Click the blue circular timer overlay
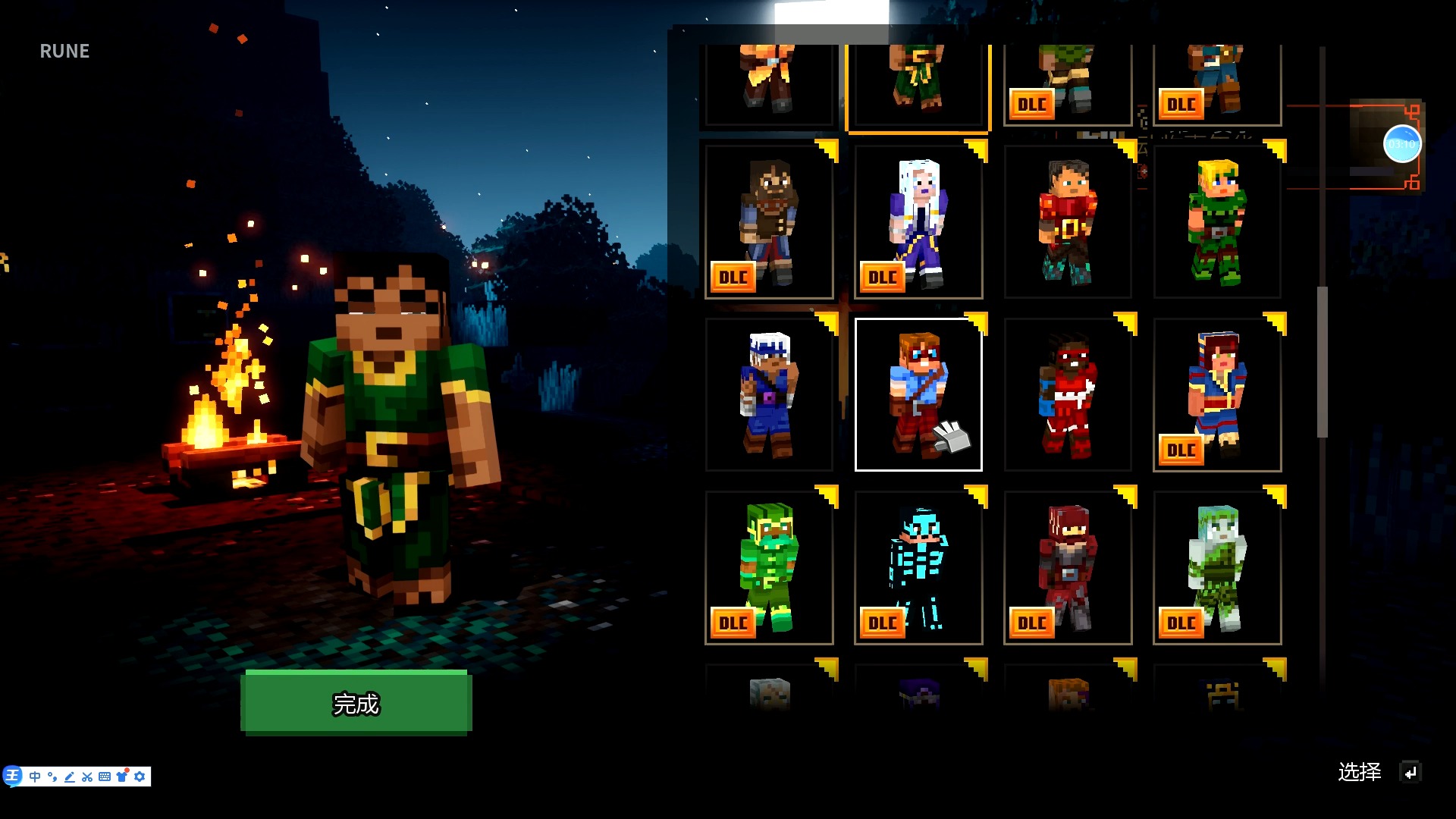 point(1401,144)
